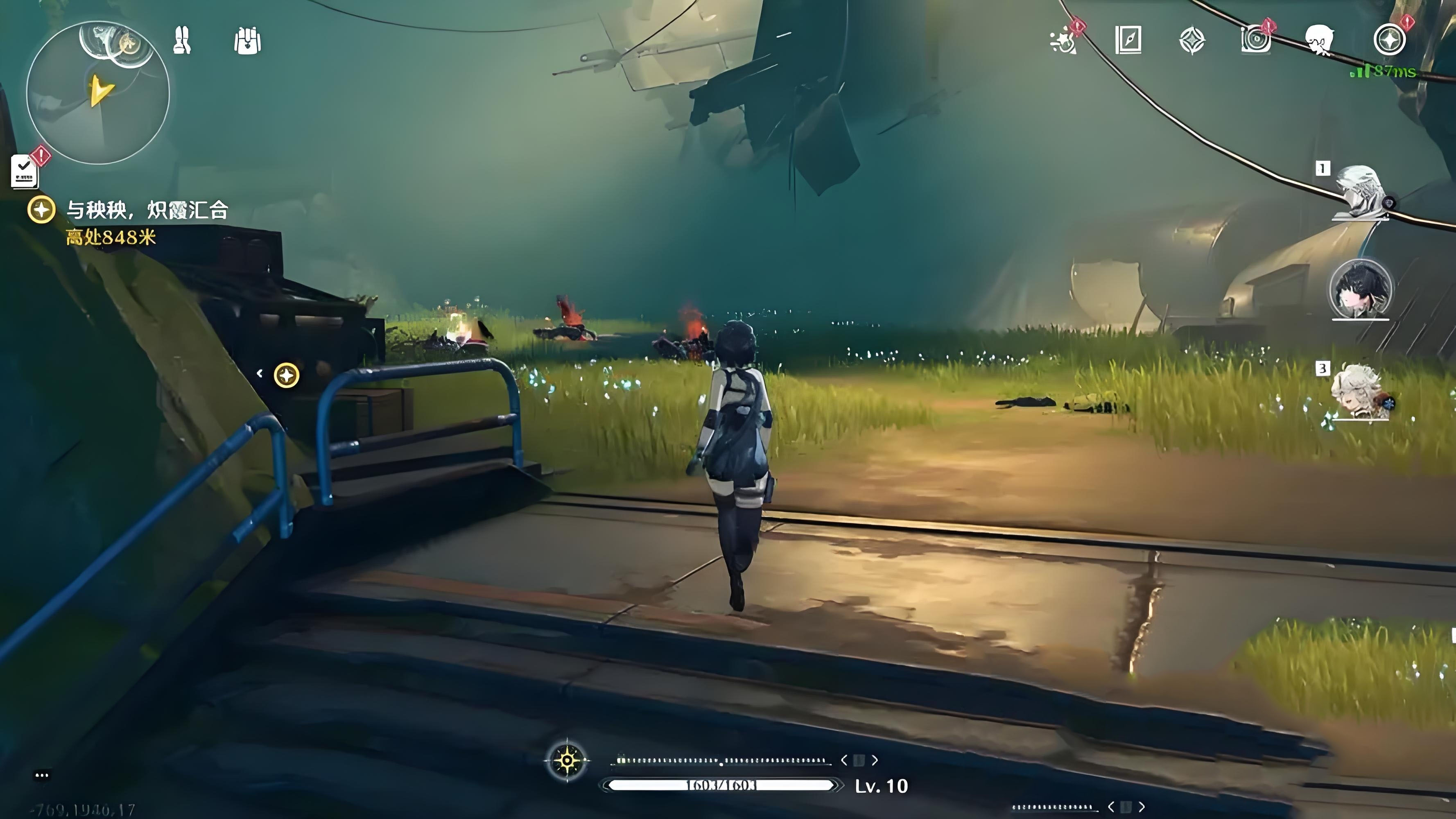Open the sparkle events icon
Image resolution: width=1456 pixels, height=819 pixels.
tap(1063, 41)
